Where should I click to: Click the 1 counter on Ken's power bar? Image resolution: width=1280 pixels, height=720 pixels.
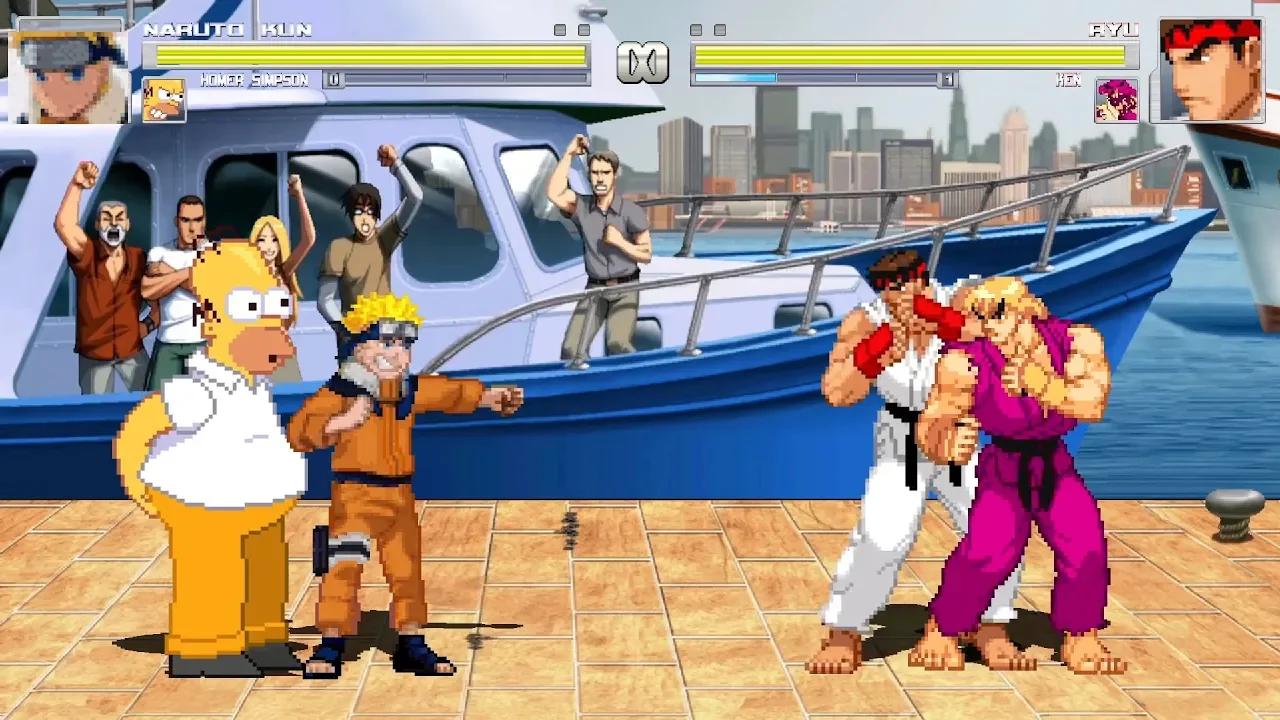948,76
